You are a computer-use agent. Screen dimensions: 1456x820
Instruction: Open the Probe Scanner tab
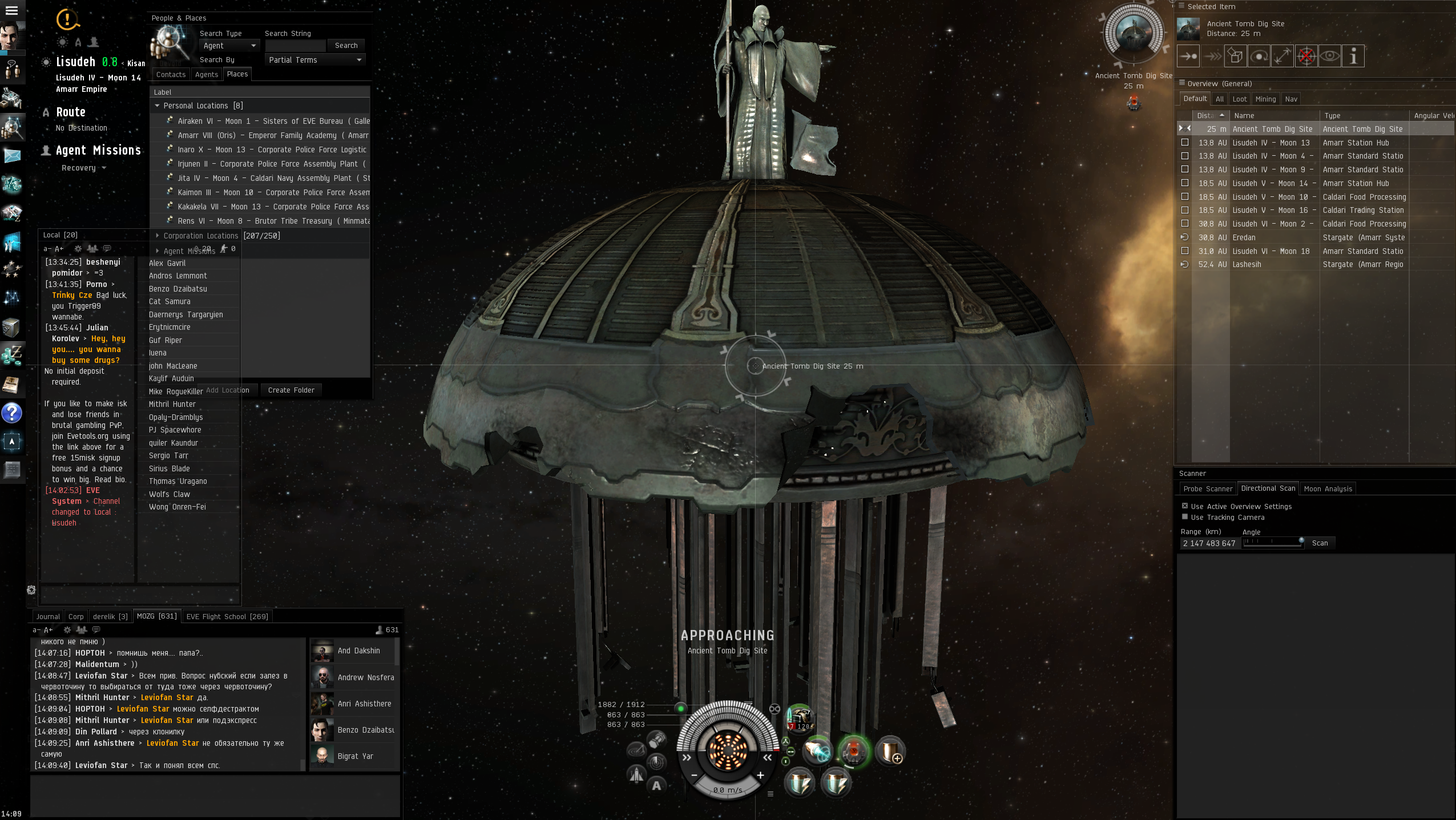tap(1207, 489)
